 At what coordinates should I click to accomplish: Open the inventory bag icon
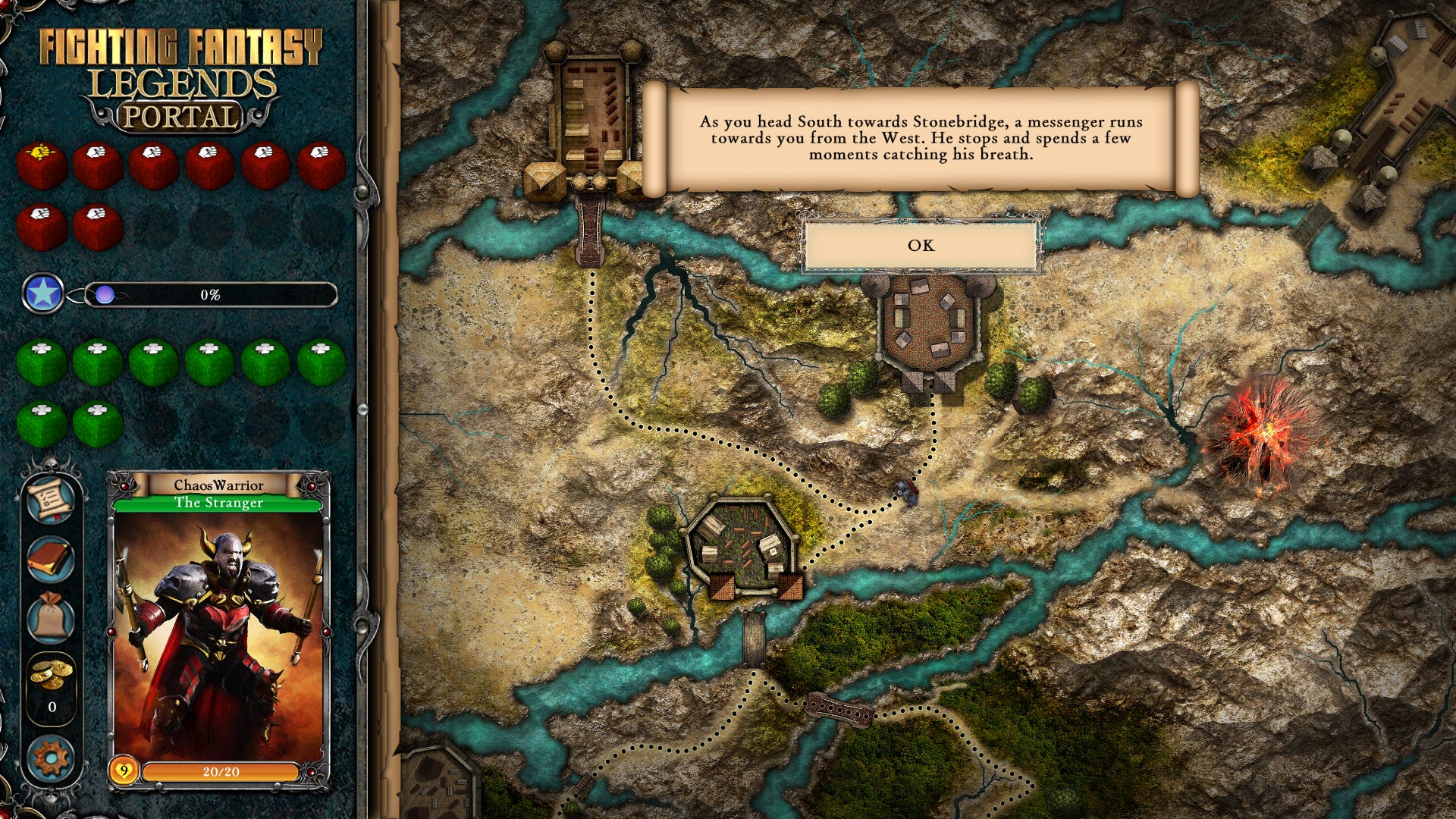coord(51,617)
